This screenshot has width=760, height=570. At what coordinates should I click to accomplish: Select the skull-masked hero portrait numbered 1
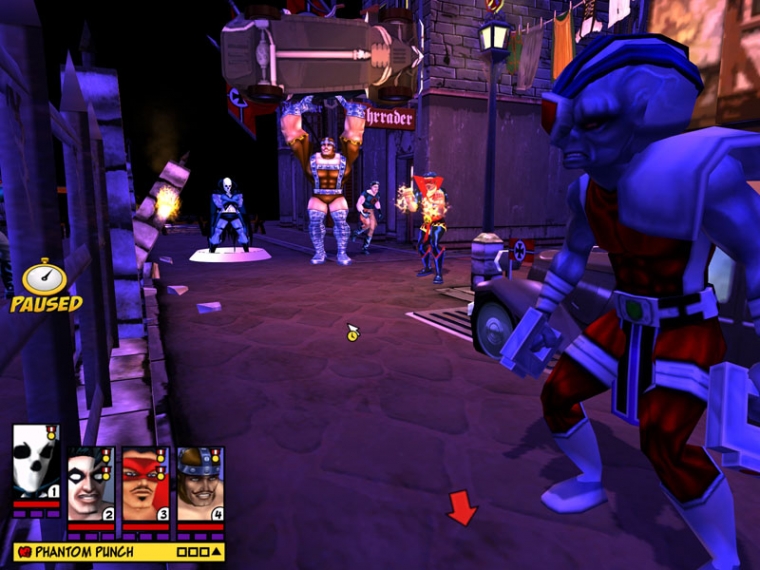[x=36, y=461]
